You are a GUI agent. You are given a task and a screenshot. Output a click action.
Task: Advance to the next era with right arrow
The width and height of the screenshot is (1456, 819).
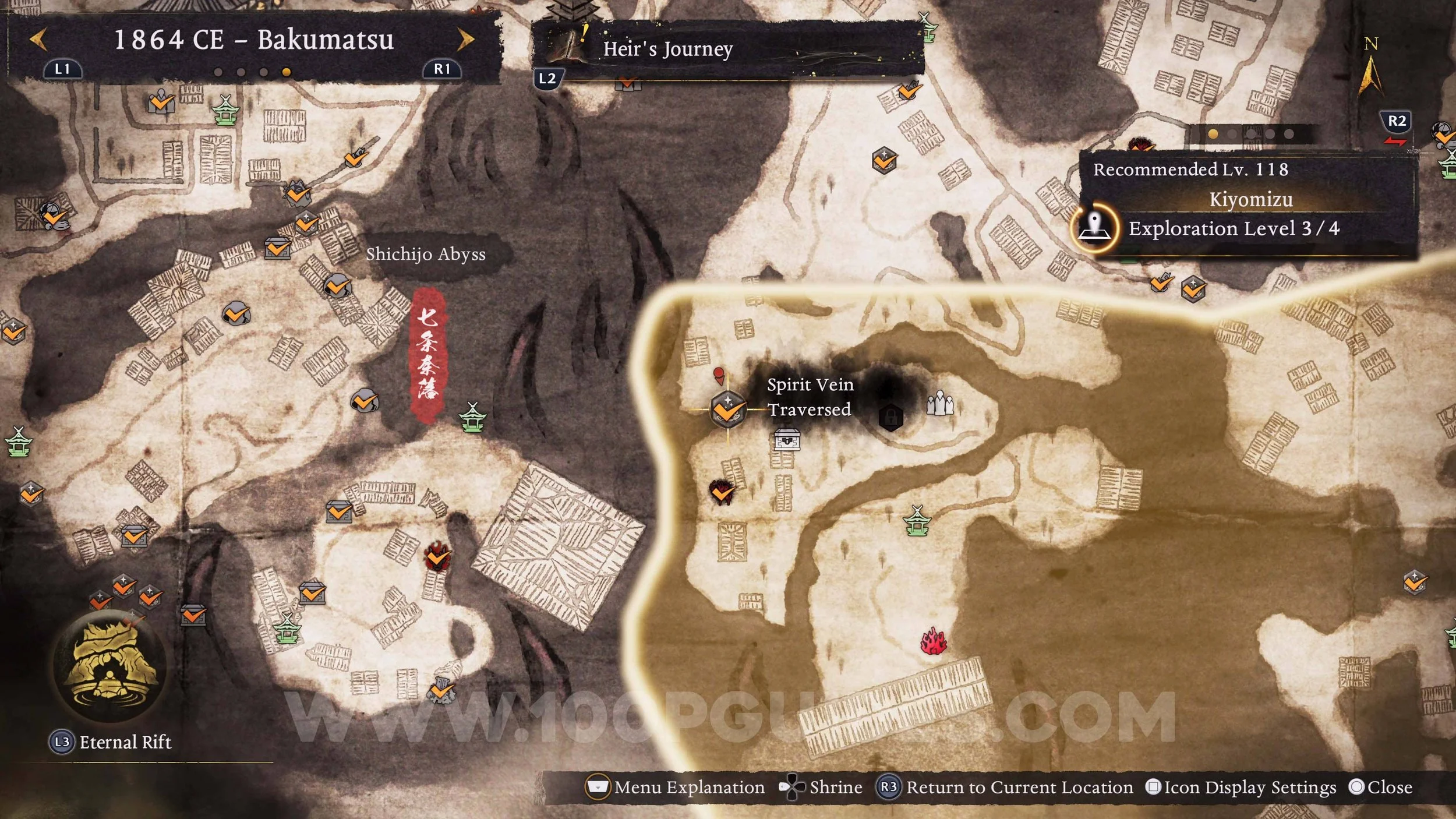465,40
